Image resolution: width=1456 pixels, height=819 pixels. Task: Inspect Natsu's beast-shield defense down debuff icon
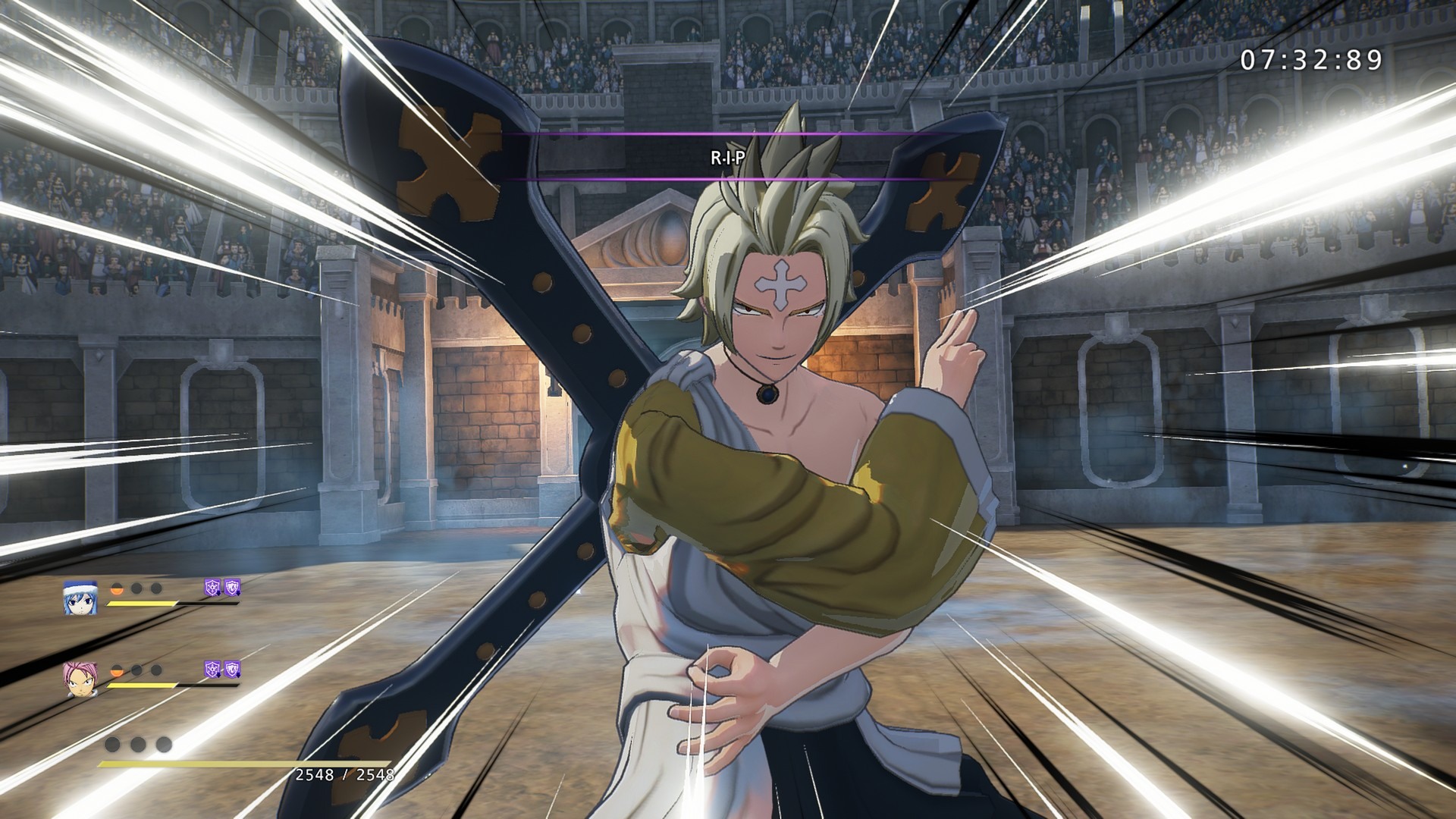point(232,669)
